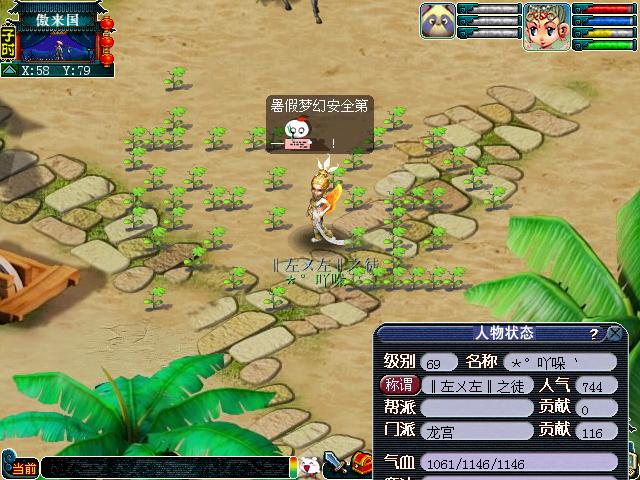Screen dimensions: 640x480
Task: Open the minimap of 傲来国
Action: click(x=56, y=44)
